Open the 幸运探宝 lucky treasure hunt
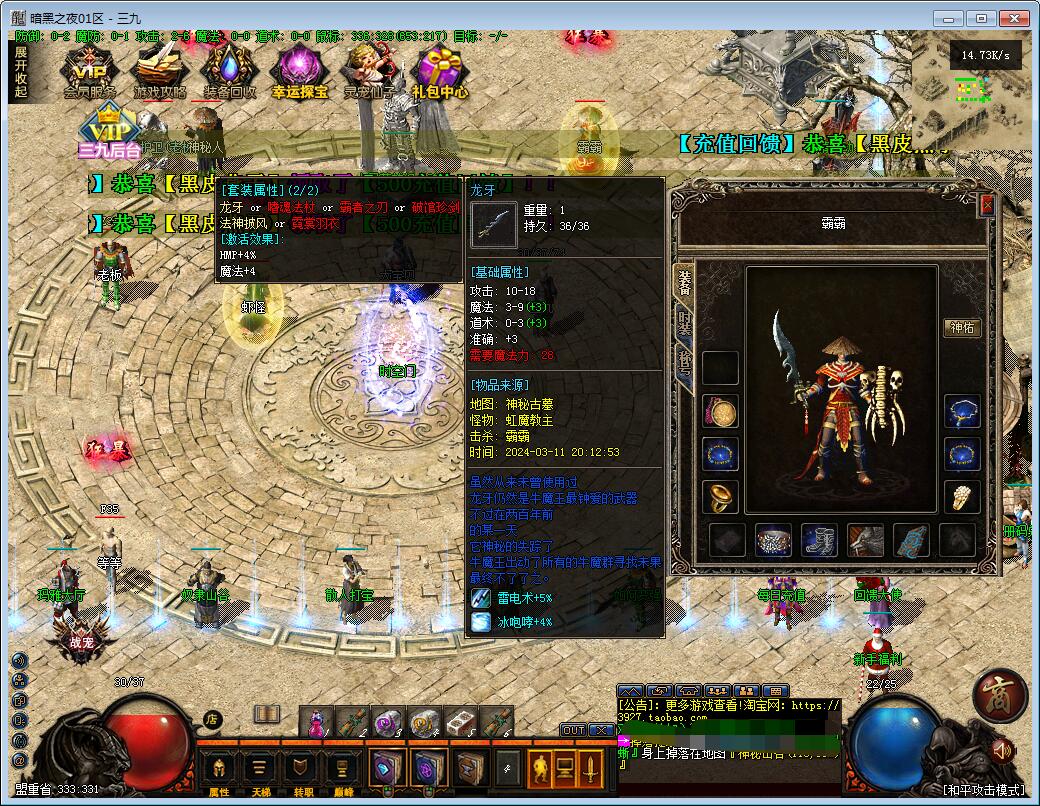 [299, 72]
